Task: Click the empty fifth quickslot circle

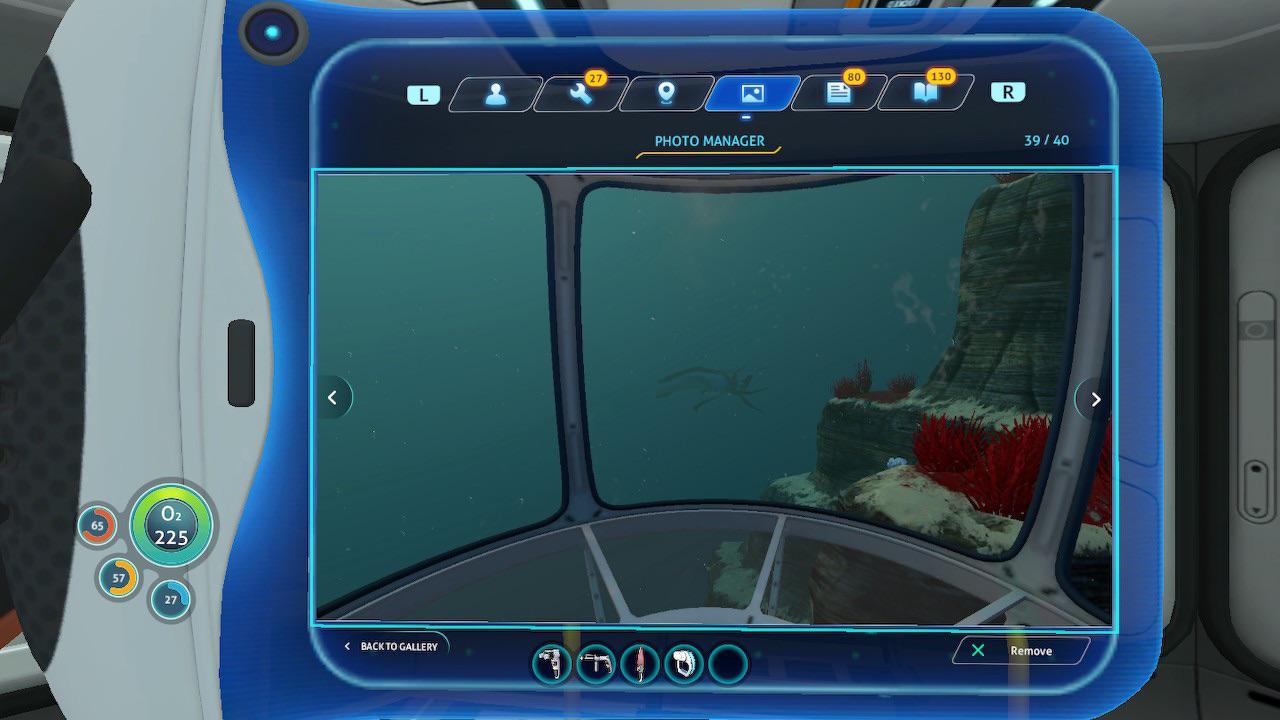Action: pos(726,663)
